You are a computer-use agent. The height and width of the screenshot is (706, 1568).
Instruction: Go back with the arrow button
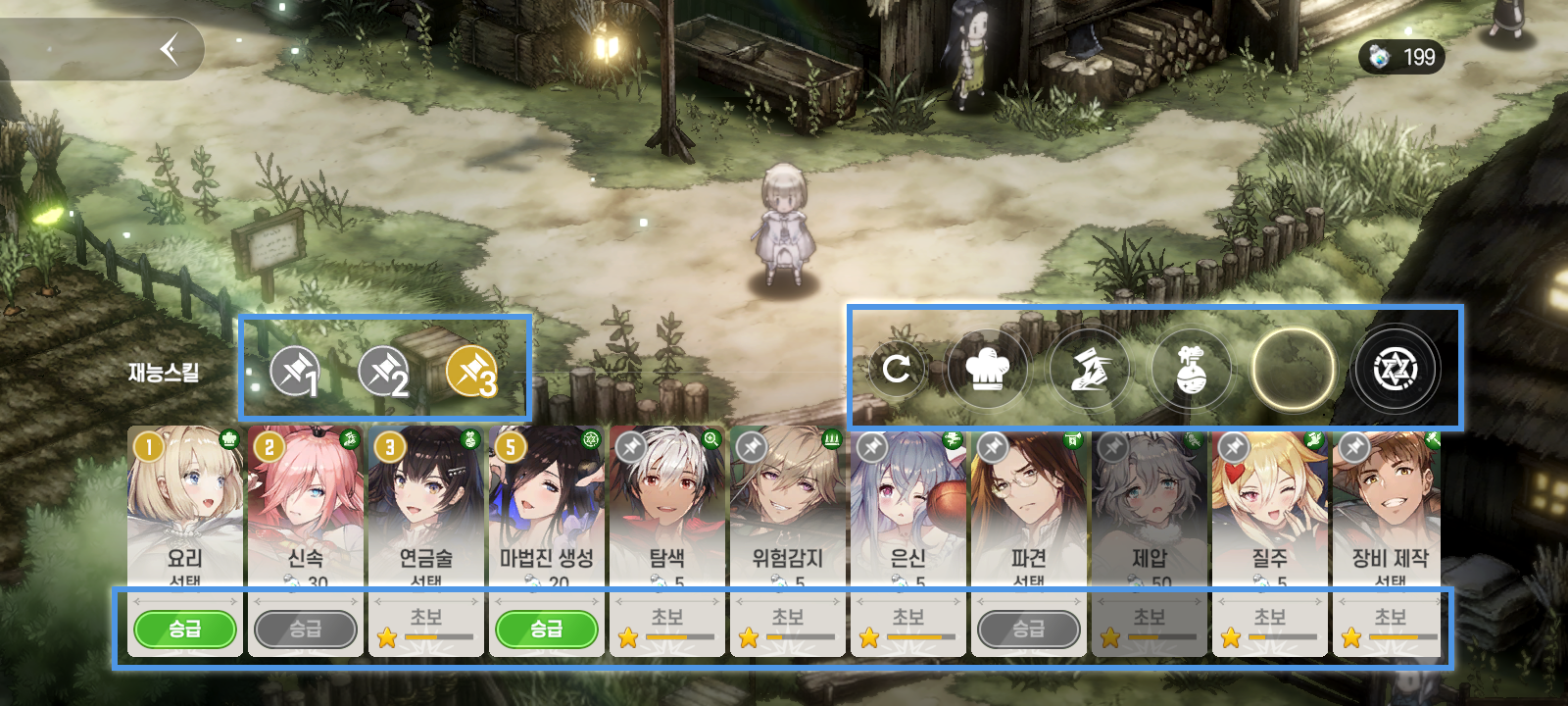pos(170,48)
